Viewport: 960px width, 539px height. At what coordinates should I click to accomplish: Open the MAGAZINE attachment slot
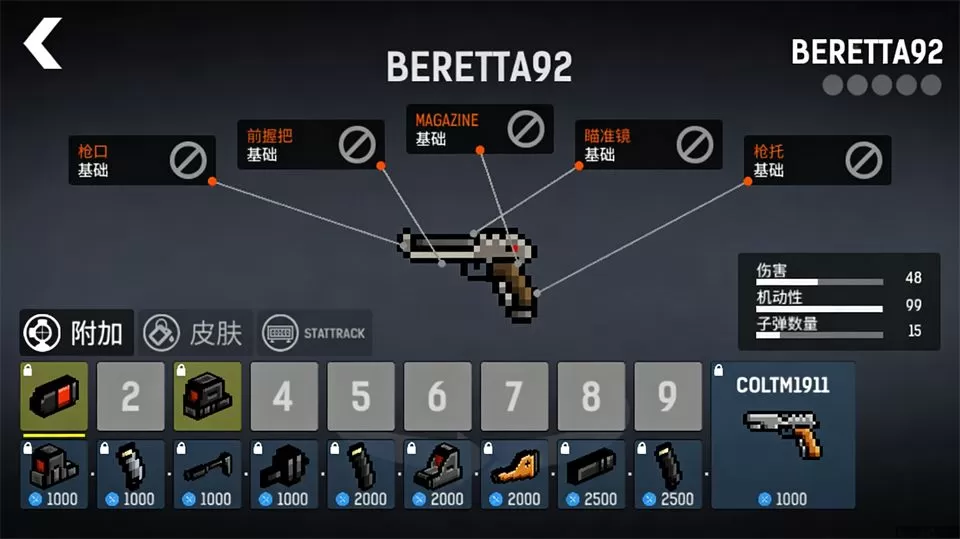coord(479,128)
